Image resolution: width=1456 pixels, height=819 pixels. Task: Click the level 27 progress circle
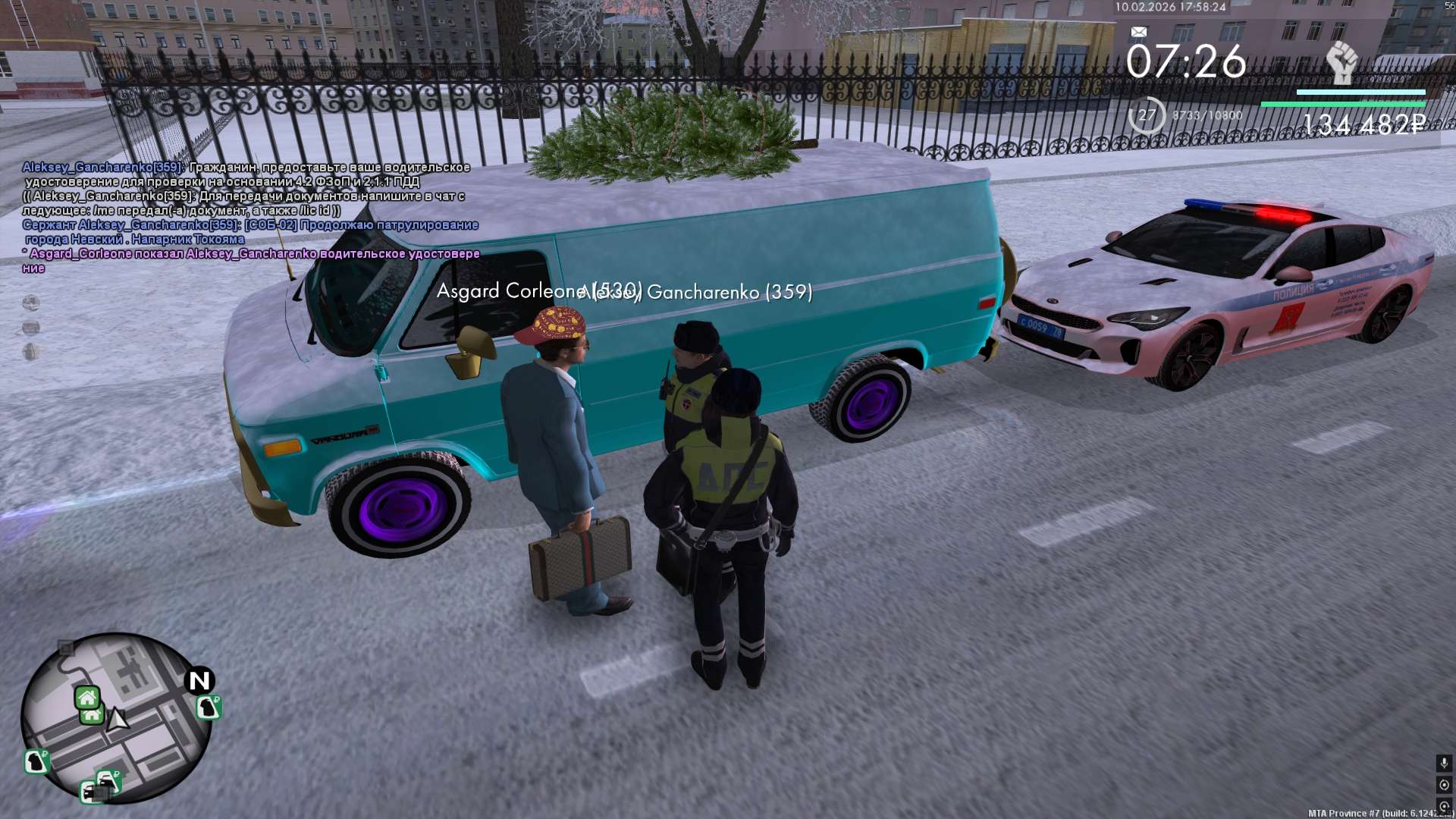pyautogui.click(x=1147, y=115)
